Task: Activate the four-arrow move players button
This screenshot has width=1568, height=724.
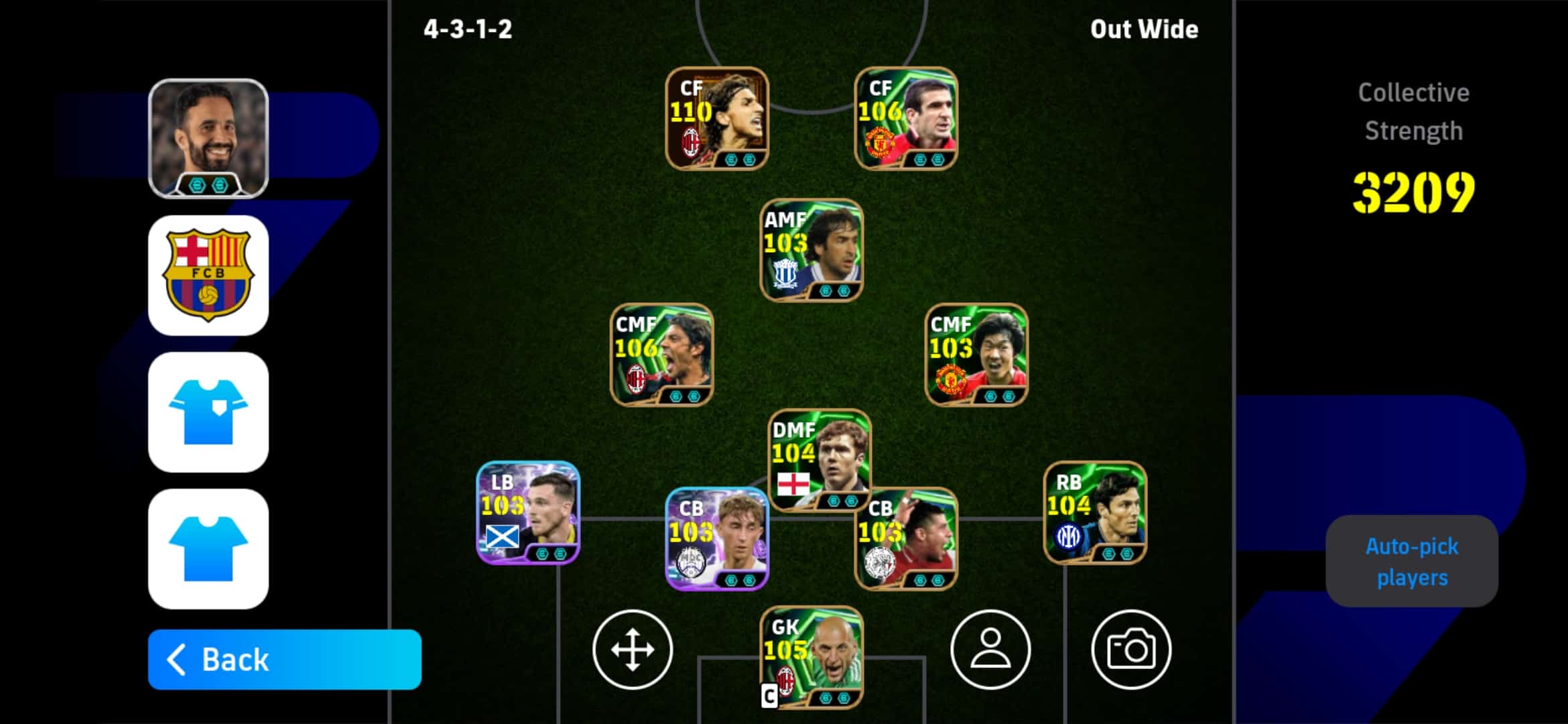Action: (x=633, y=649)
